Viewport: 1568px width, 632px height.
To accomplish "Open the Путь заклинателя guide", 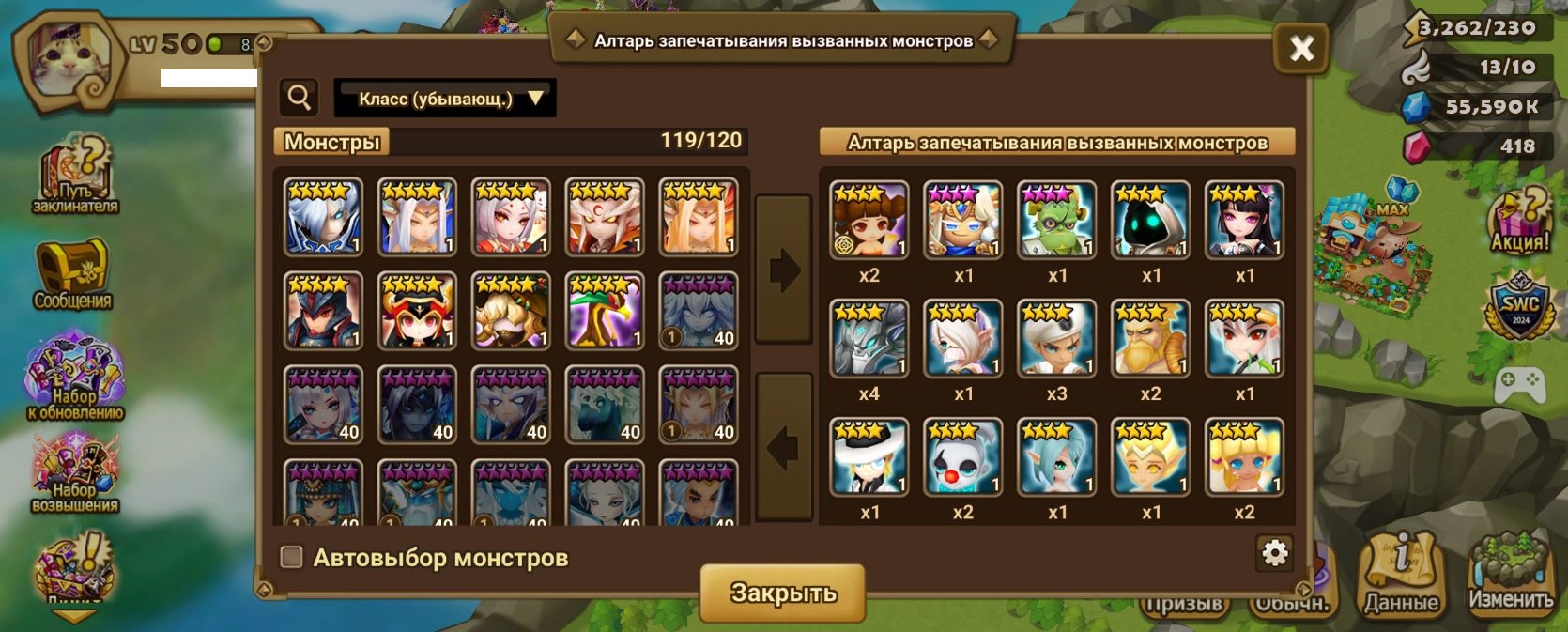I will (x=77, y=177).
